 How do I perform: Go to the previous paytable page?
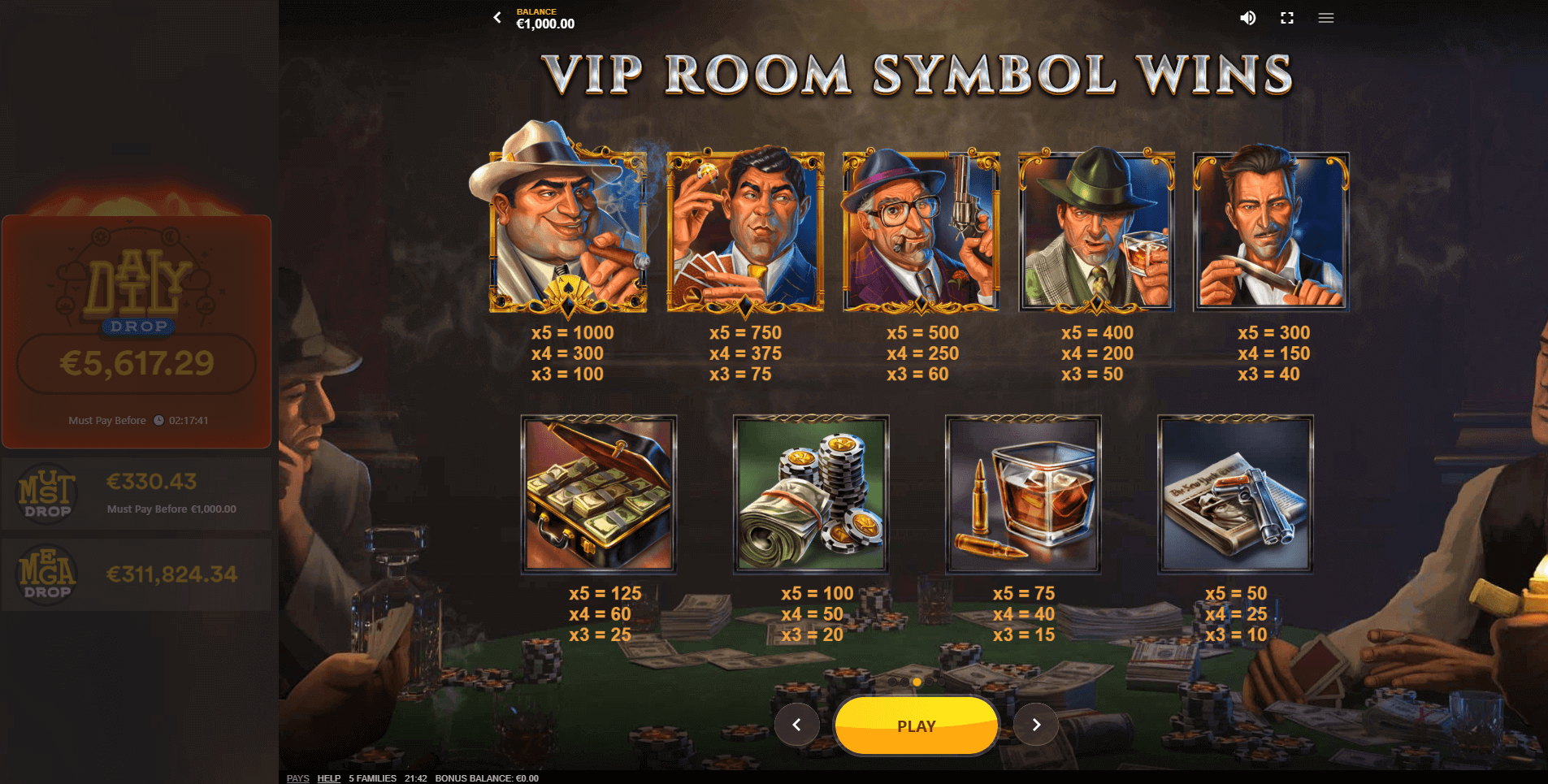(796, 725)
